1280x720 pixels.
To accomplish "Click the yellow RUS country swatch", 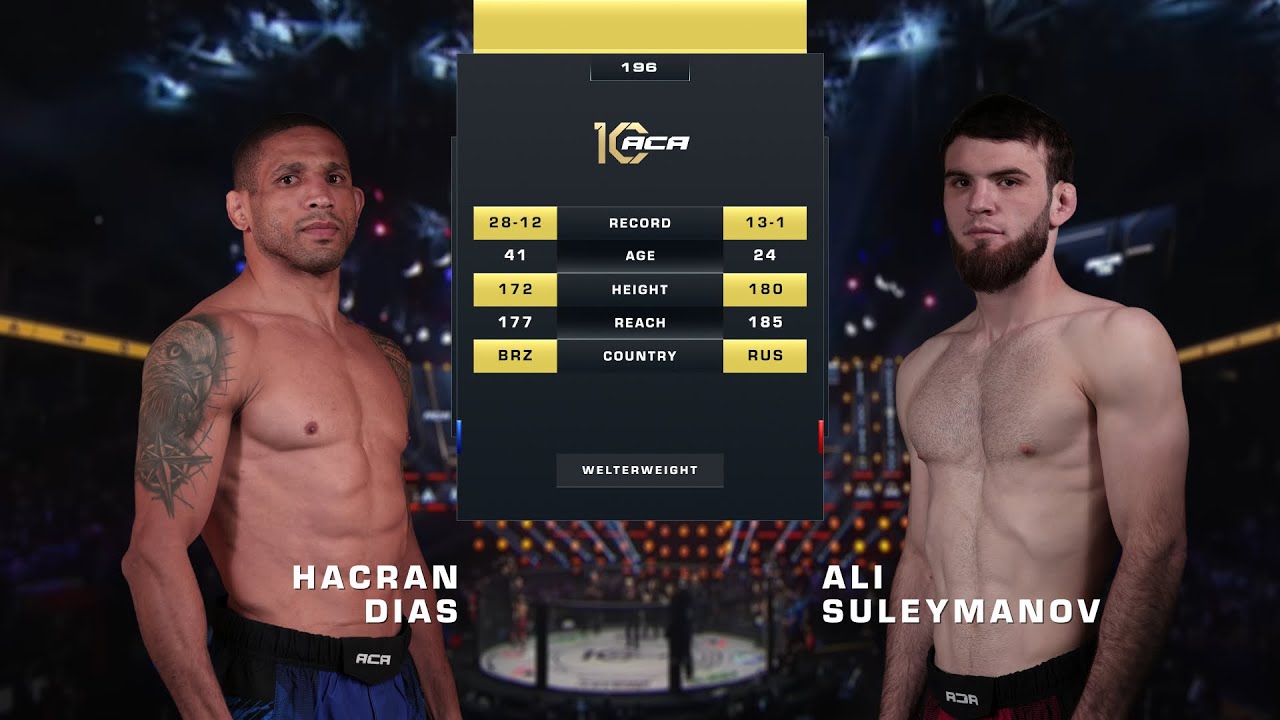I will 766,355.
